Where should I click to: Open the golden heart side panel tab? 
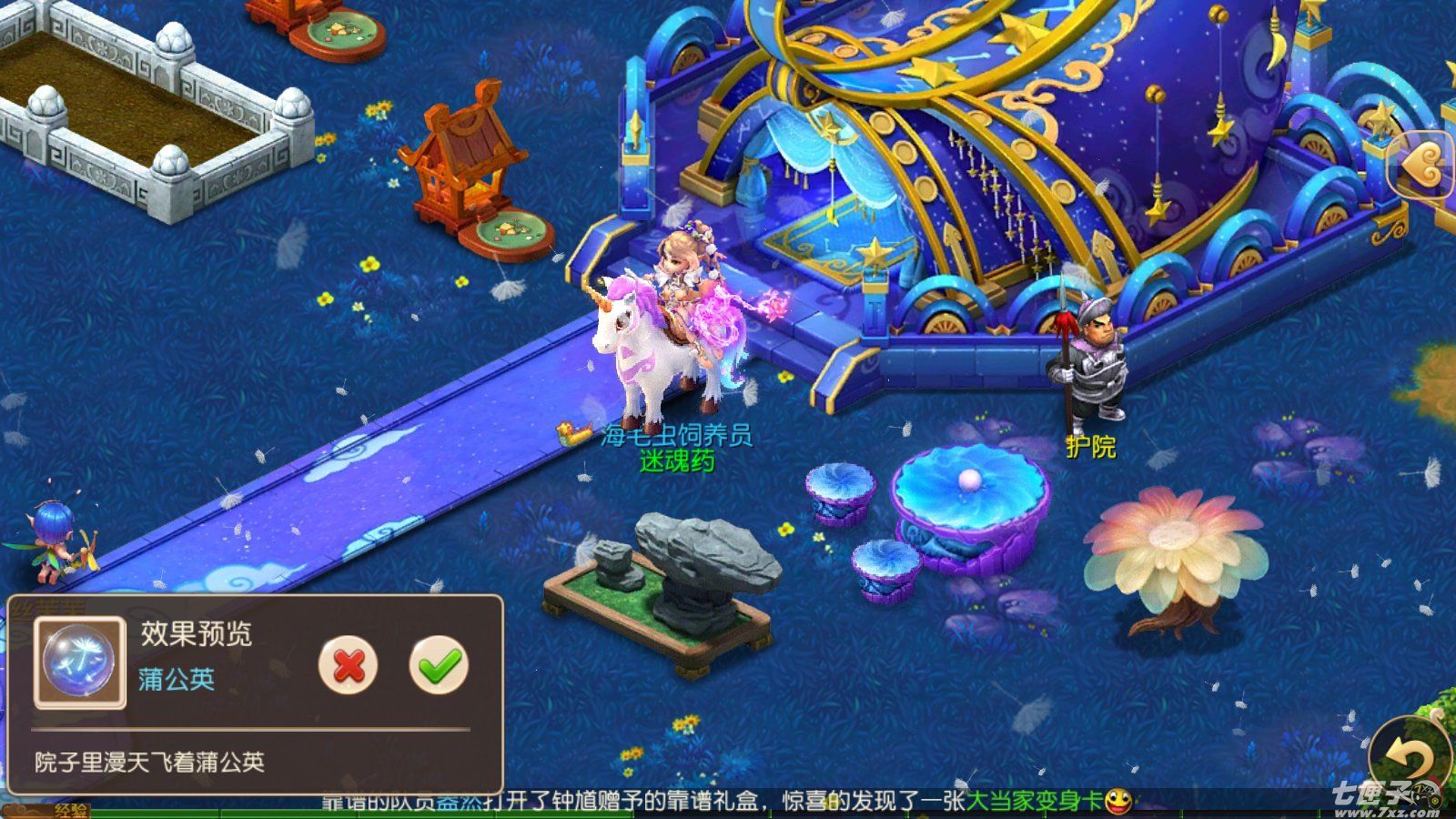1425,165
